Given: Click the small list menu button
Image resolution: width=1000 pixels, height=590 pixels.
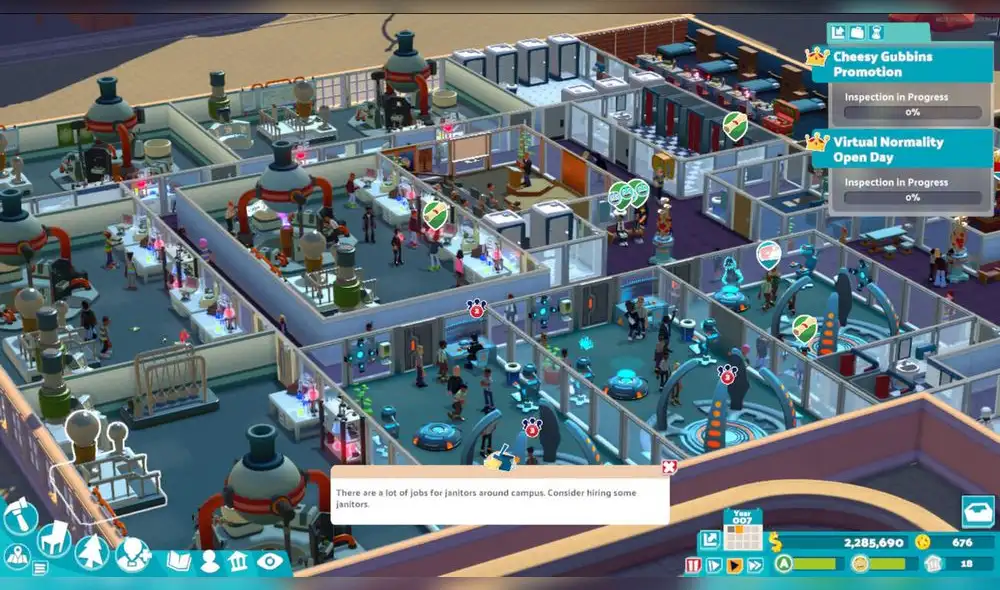Looking at the screenshot, I should coord(40,568).
